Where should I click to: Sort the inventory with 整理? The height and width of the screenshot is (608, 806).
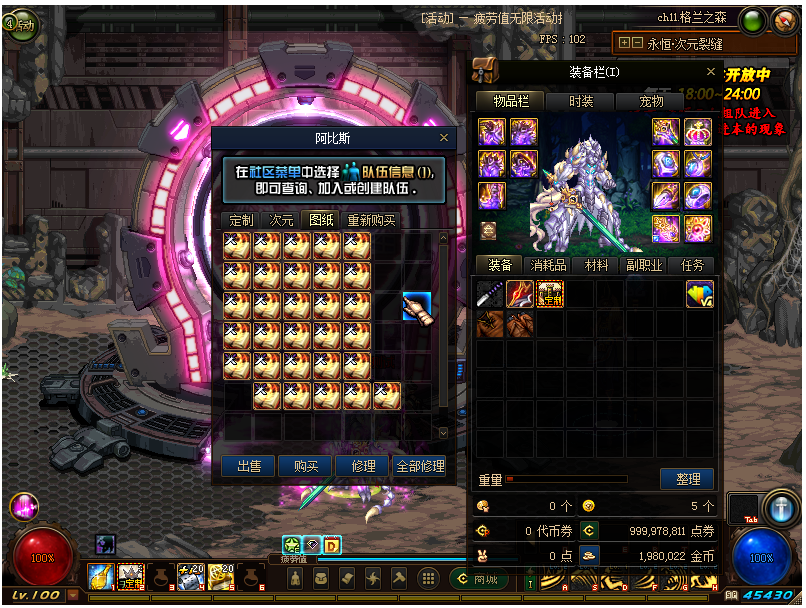[687, 479]
